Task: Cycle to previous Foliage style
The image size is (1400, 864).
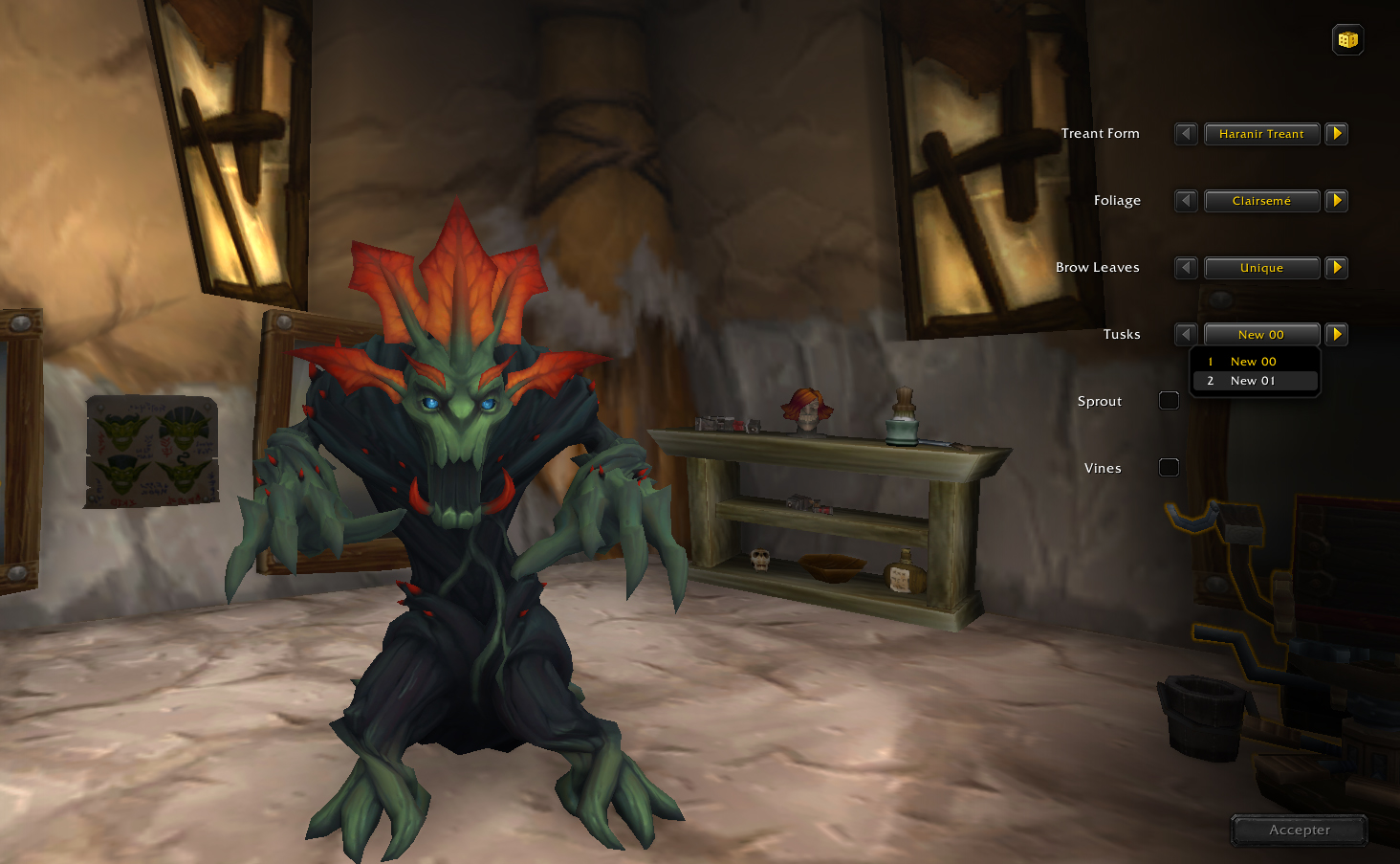Action: click(x=1186, y=201)
